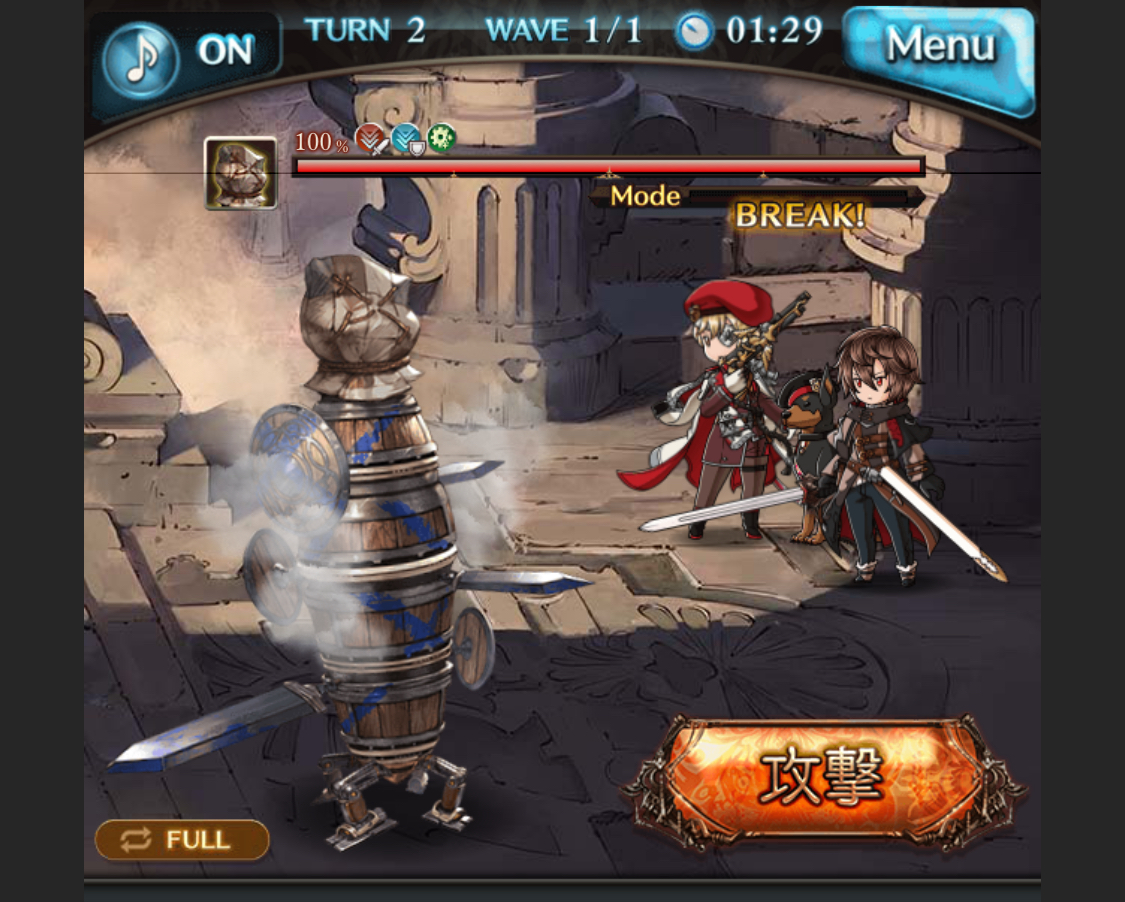Attack with the orange 攻擊 button

[822, 779]
